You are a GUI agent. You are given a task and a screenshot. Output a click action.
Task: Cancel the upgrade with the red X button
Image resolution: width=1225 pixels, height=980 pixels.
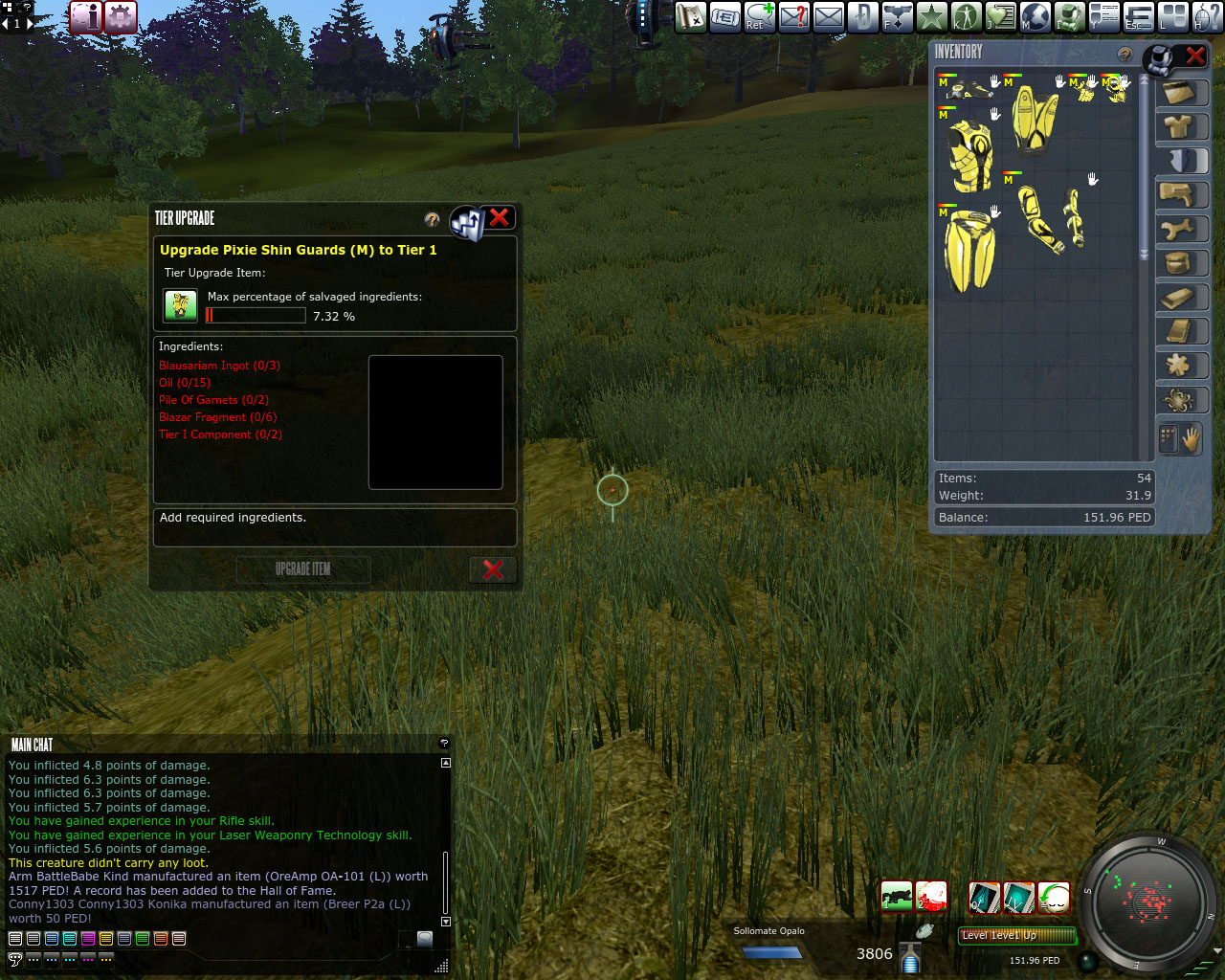pos(493,569)
